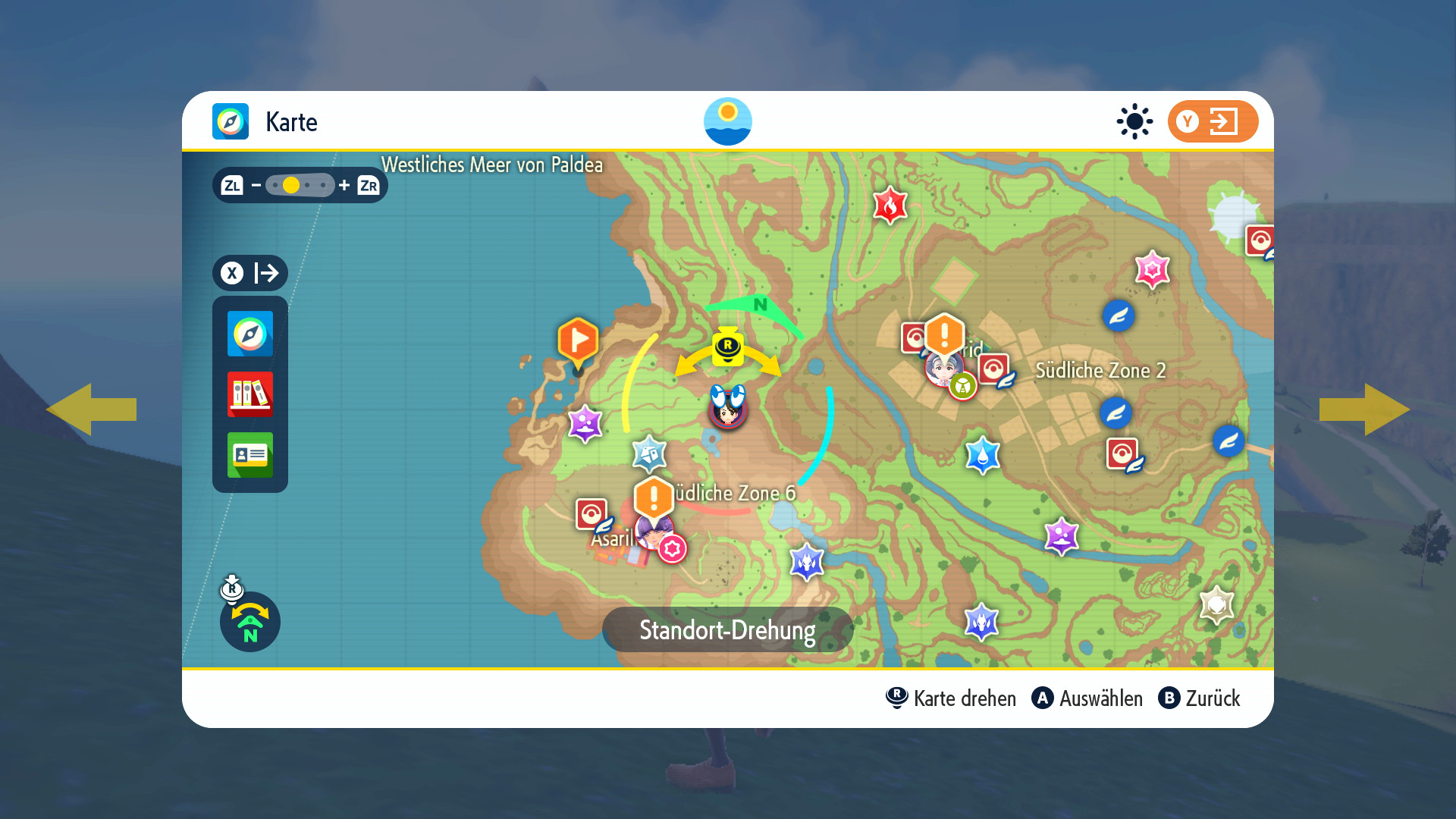Click the orange exit button in the header
Image resolution: width=1456 pixels, height=819 pixels.
pyautogui.click(x=1212, y=121)
